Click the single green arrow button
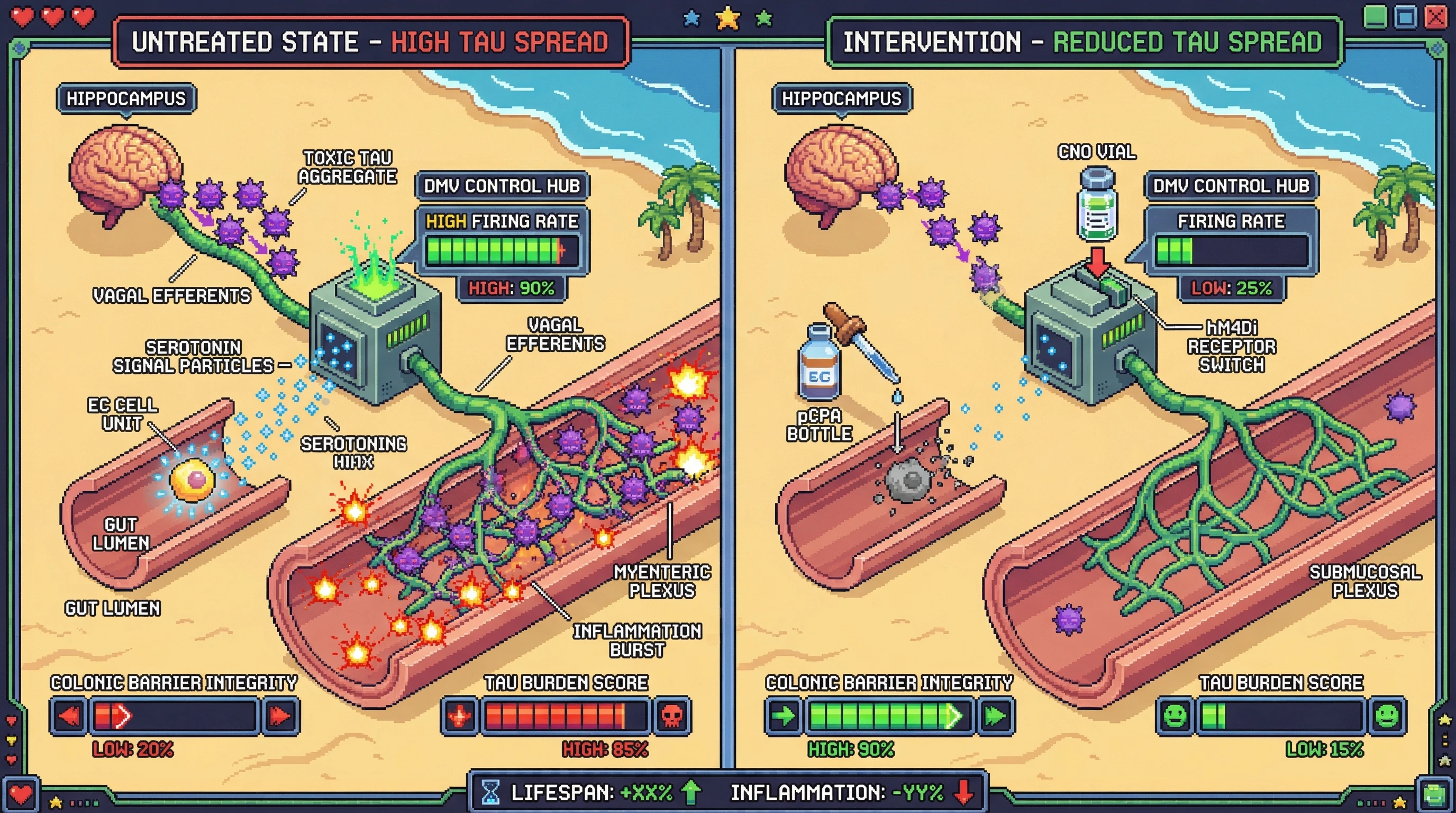The width and height of the screenshot is (1456, 813). (x=784, y=716)
